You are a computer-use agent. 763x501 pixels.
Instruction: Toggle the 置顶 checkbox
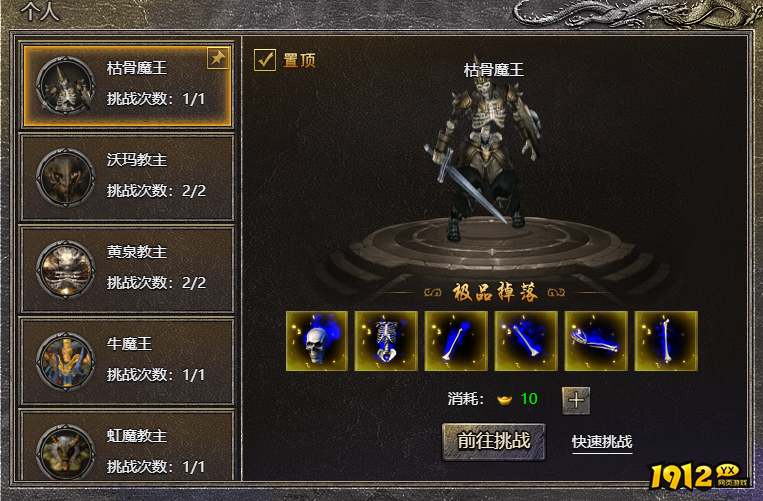(265, 60)
